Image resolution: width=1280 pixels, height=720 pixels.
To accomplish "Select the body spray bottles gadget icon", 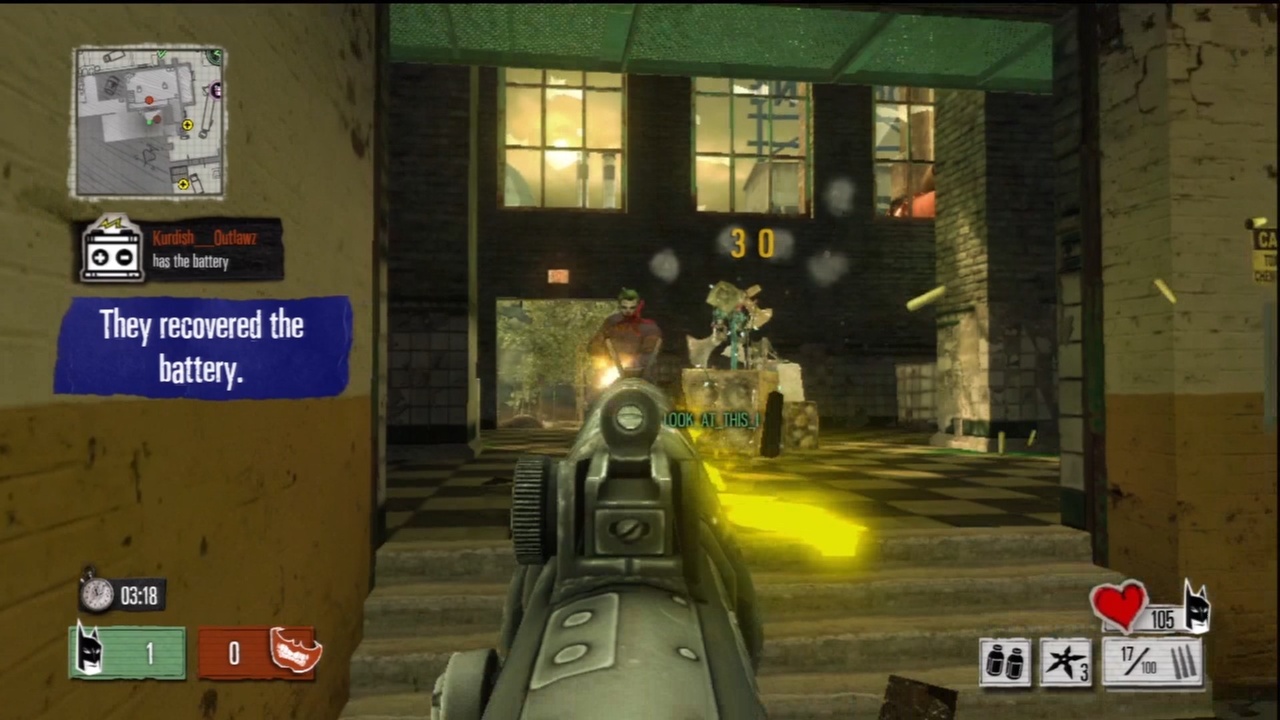I will 1004,662.
